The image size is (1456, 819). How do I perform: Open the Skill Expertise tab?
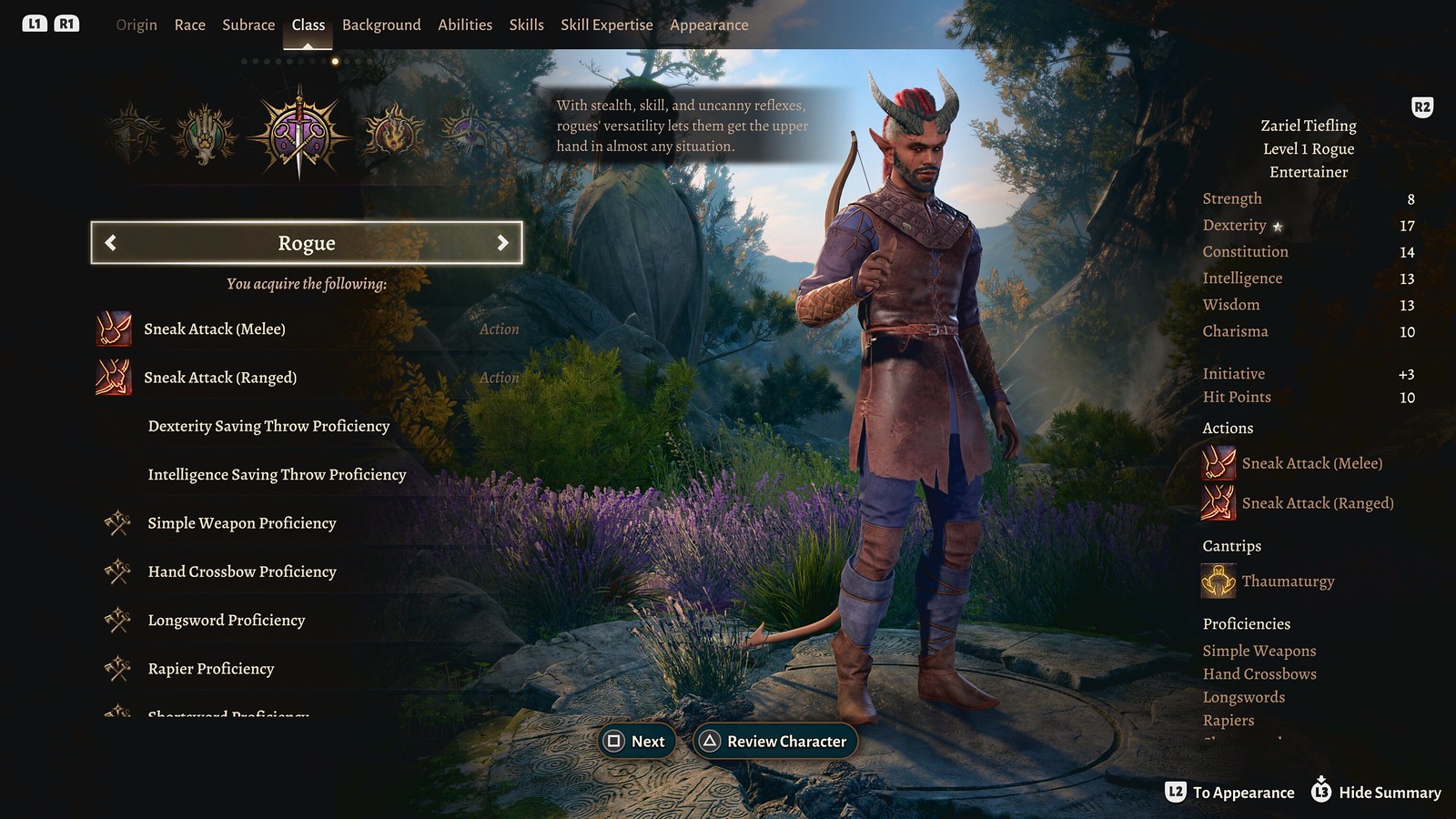click(x=606, y=25)
